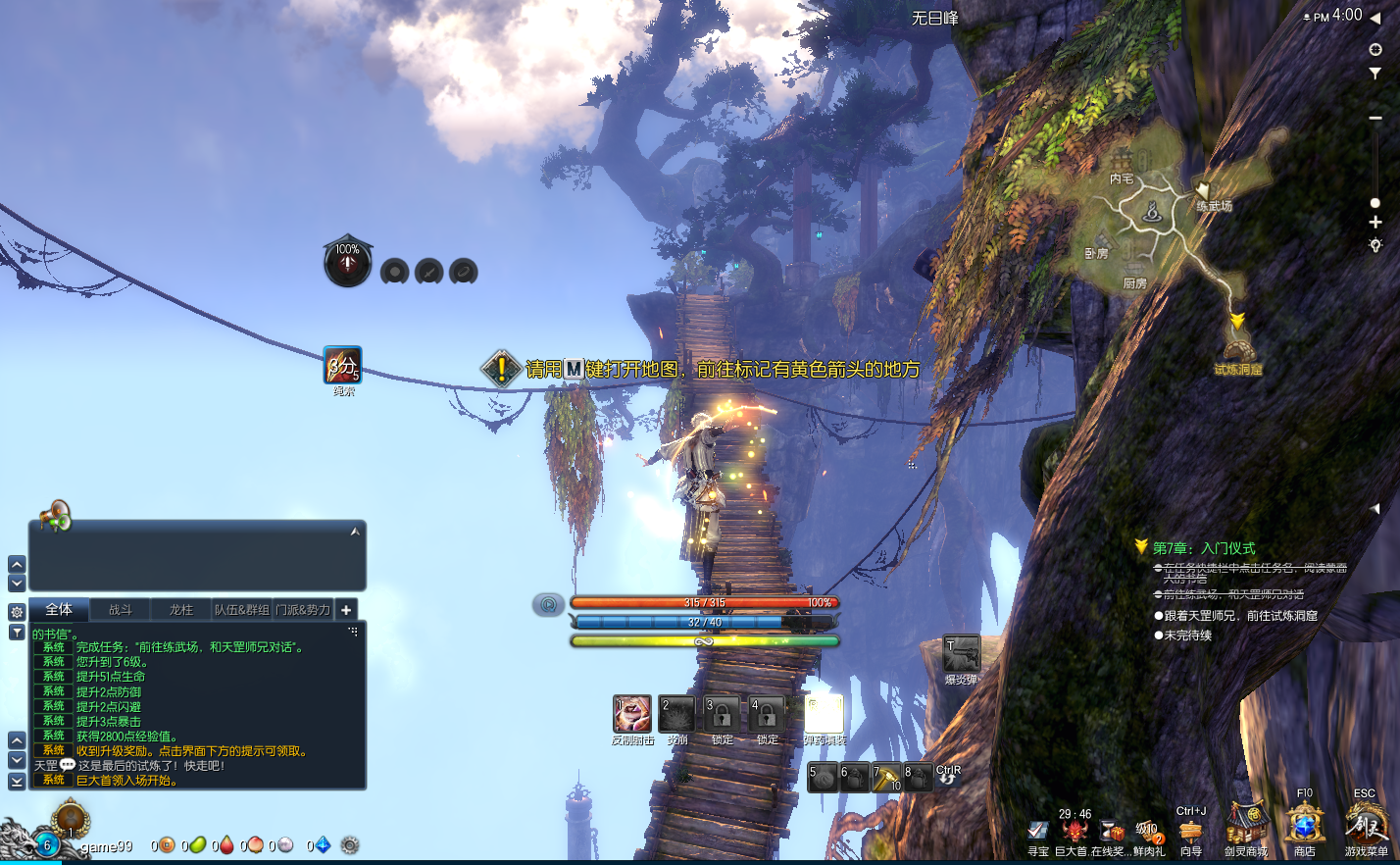Select the golden hammer item slot
The image size is (1400, 865).
[886, 777]
